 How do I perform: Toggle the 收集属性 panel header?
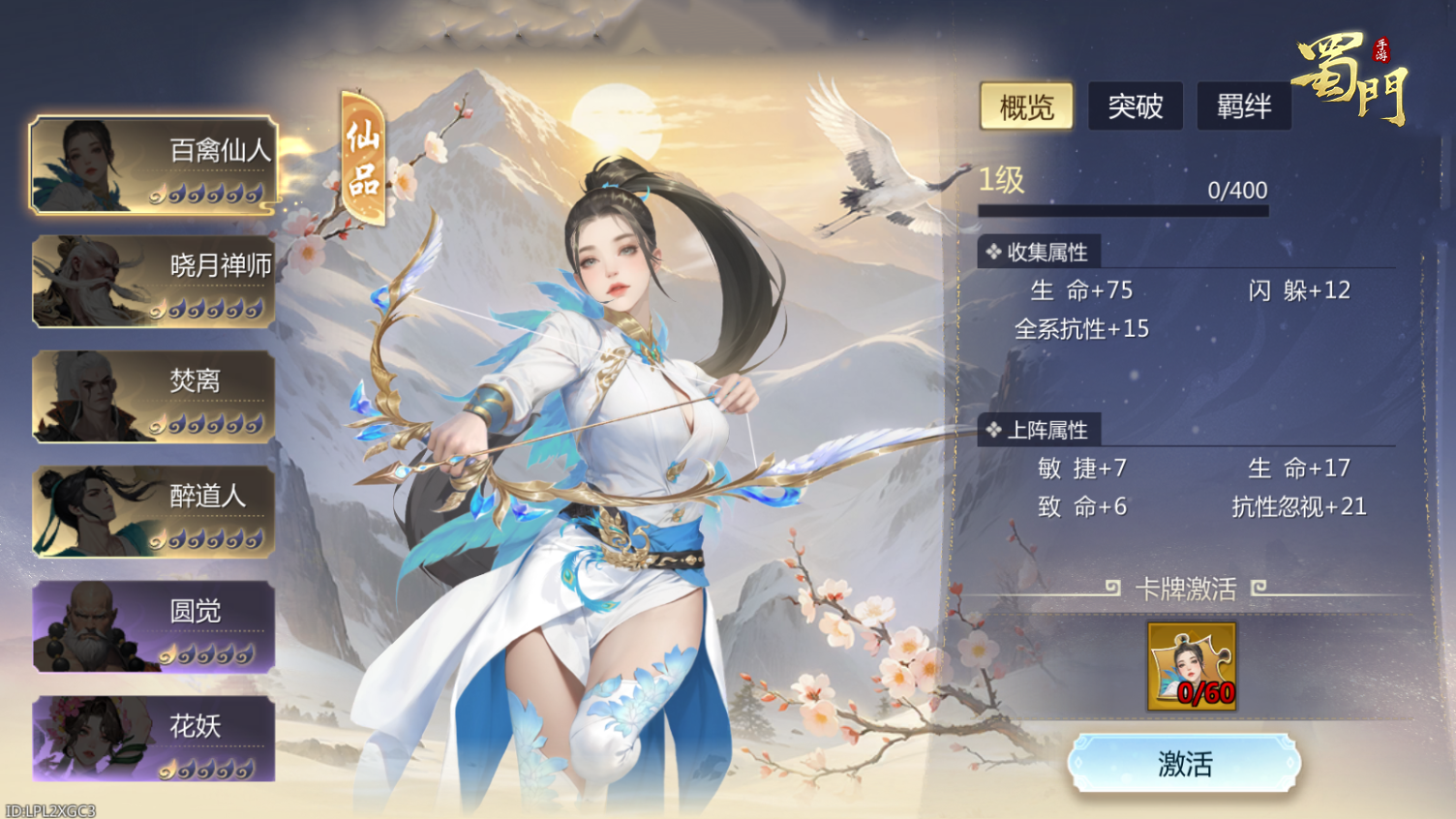pyautogui.click(x=1038, y=251)
